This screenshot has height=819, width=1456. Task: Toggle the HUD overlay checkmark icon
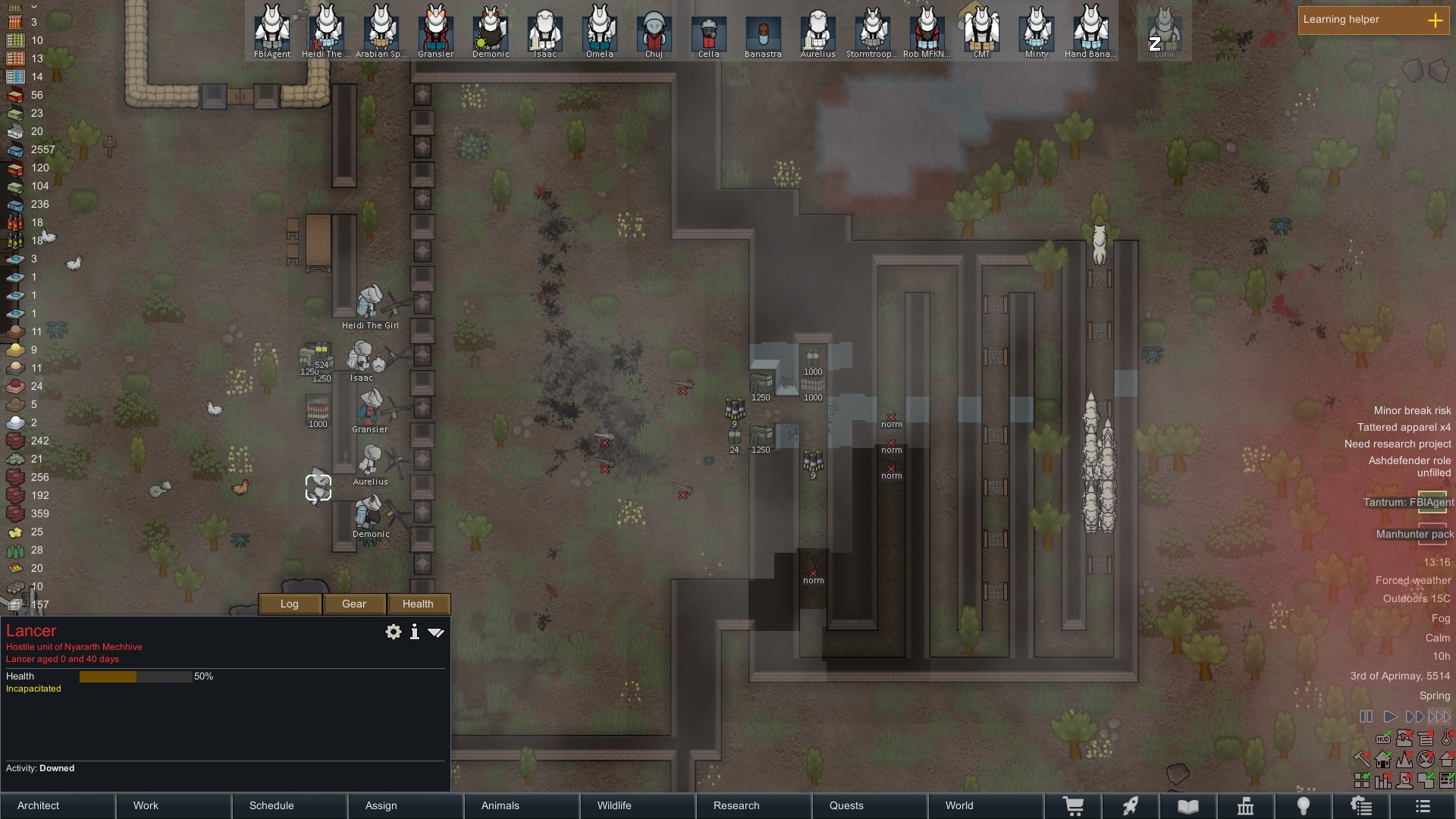pyautogui.click(x=1383, y=738)
